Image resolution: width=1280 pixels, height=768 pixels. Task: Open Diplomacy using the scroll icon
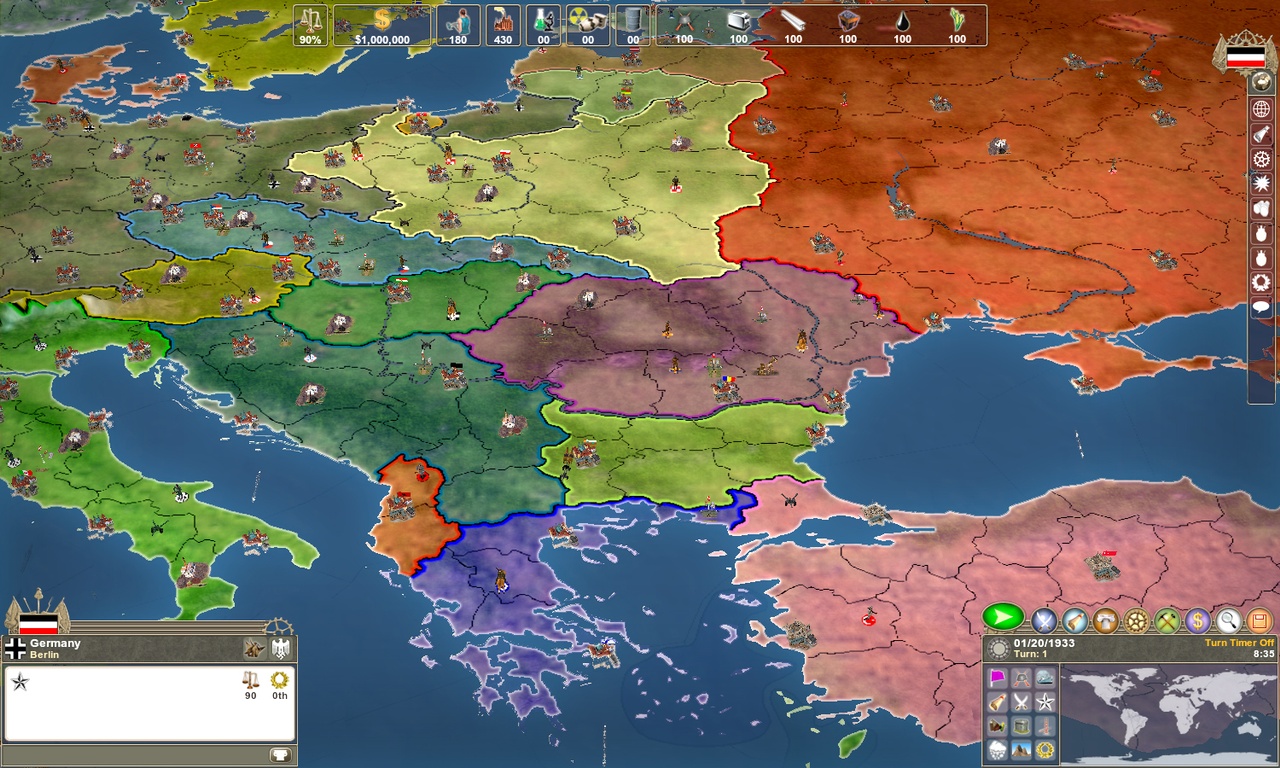coord(1074,620)
